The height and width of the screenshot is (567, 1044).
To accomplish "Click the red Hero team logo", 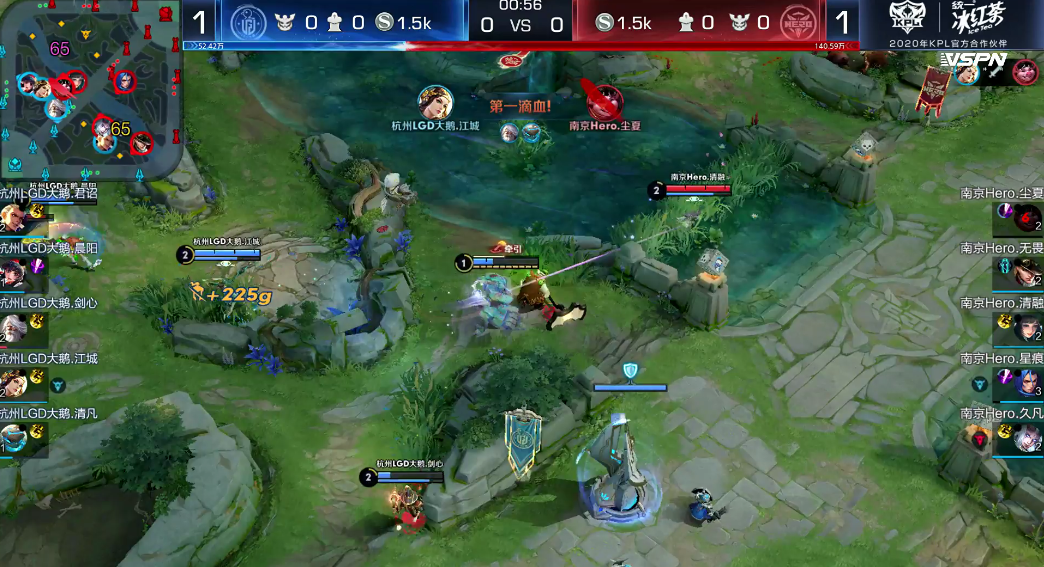I will (795, 22).
